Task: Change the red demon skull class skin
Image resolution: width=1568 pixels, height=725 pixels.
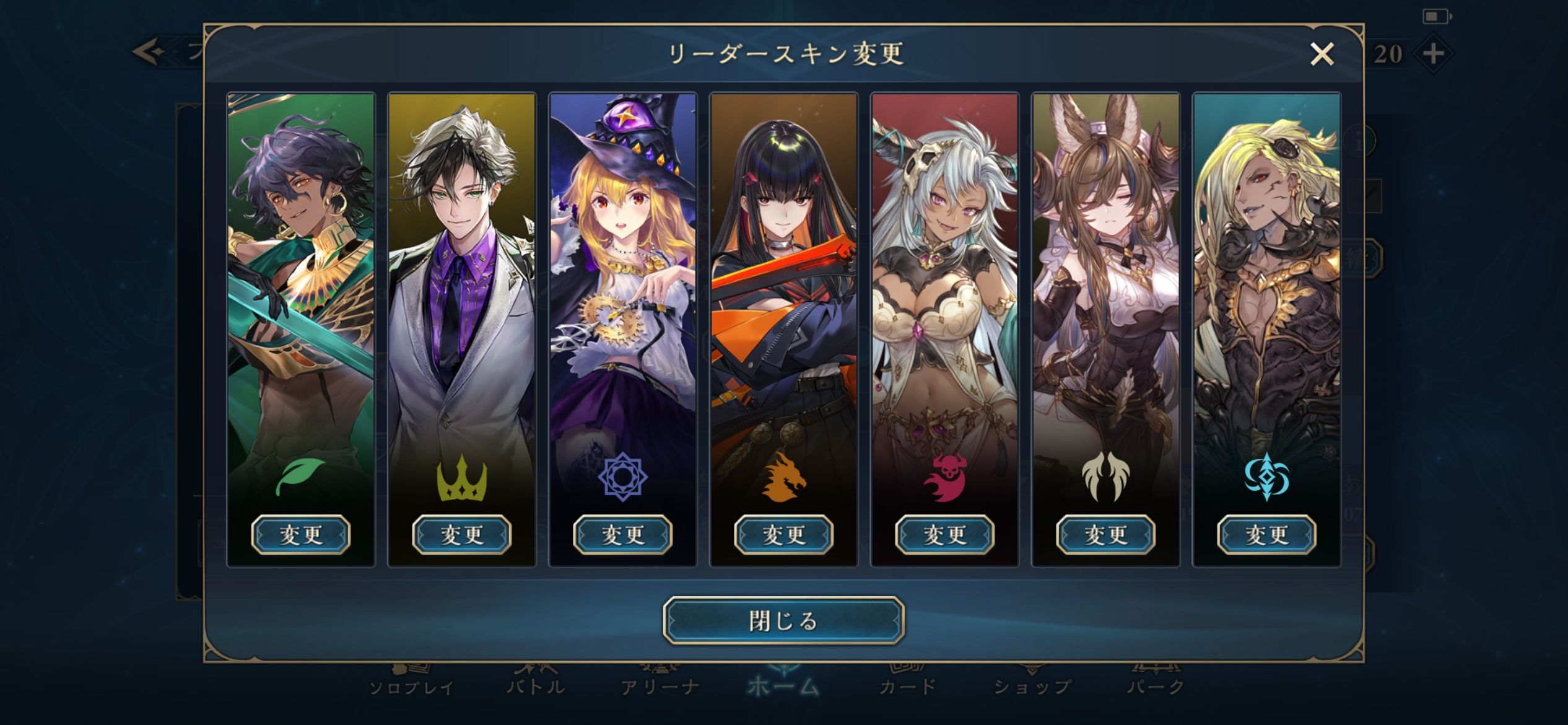Action: (945, 534)
